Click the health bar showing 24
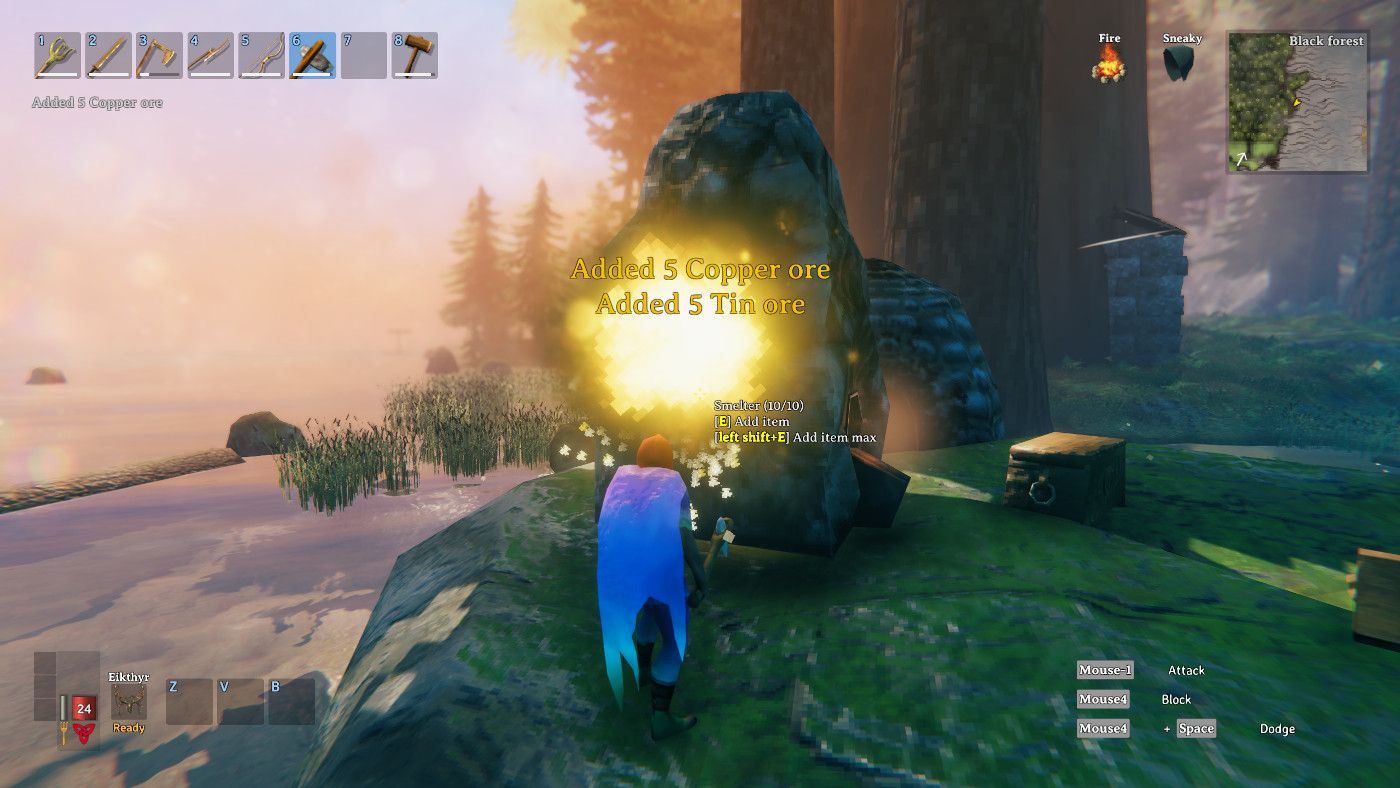Viewport: 1400px width, 788px height. 82,709
